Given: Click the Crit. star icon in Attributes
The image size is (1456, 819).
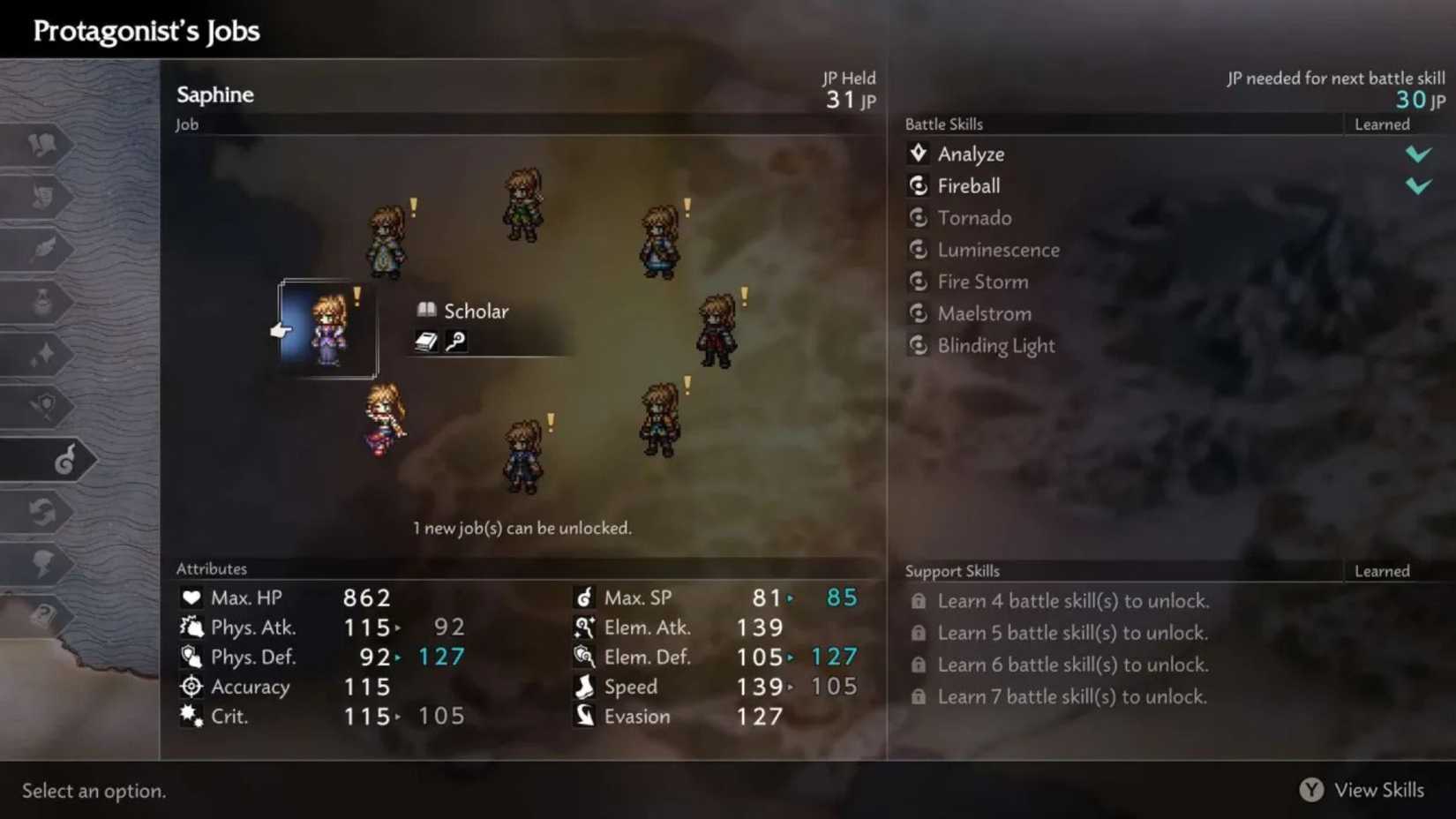Looking at the screenshot, I should click(x=191, y=716).
